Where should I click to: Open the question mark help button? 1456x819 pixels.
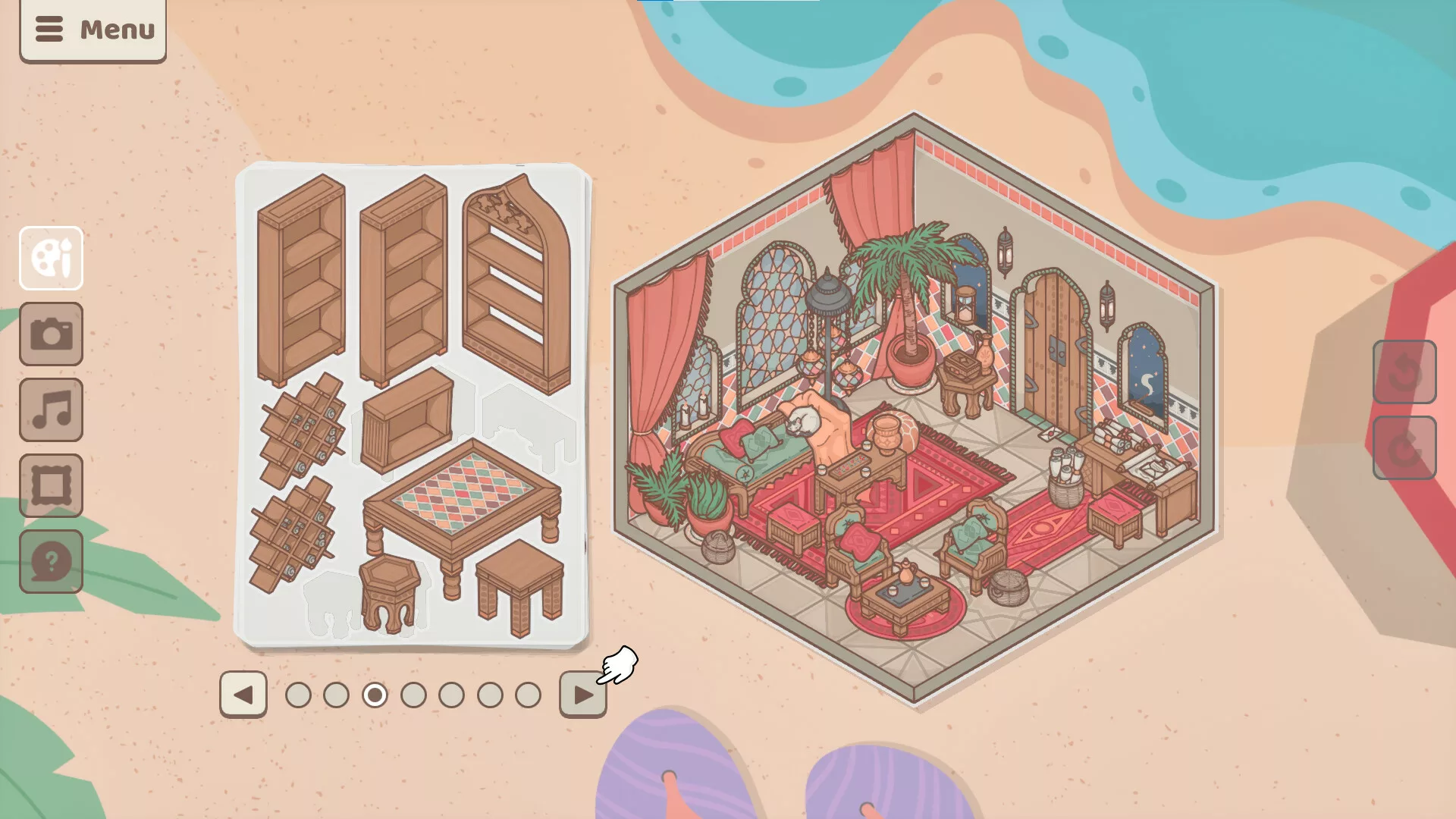[51, 561]
